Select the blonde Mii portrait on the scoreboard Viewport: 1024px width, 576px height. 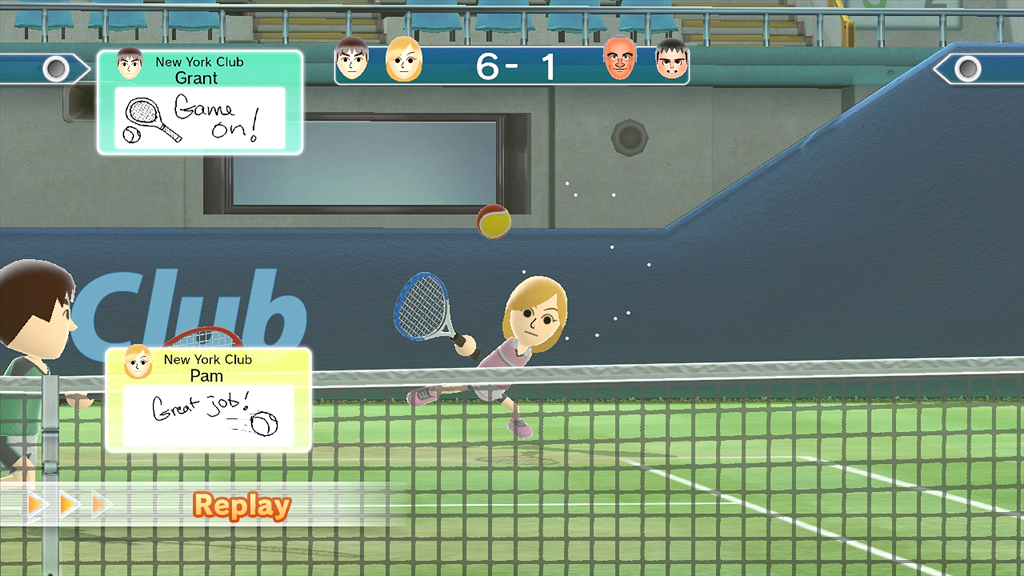coord(403,60)
